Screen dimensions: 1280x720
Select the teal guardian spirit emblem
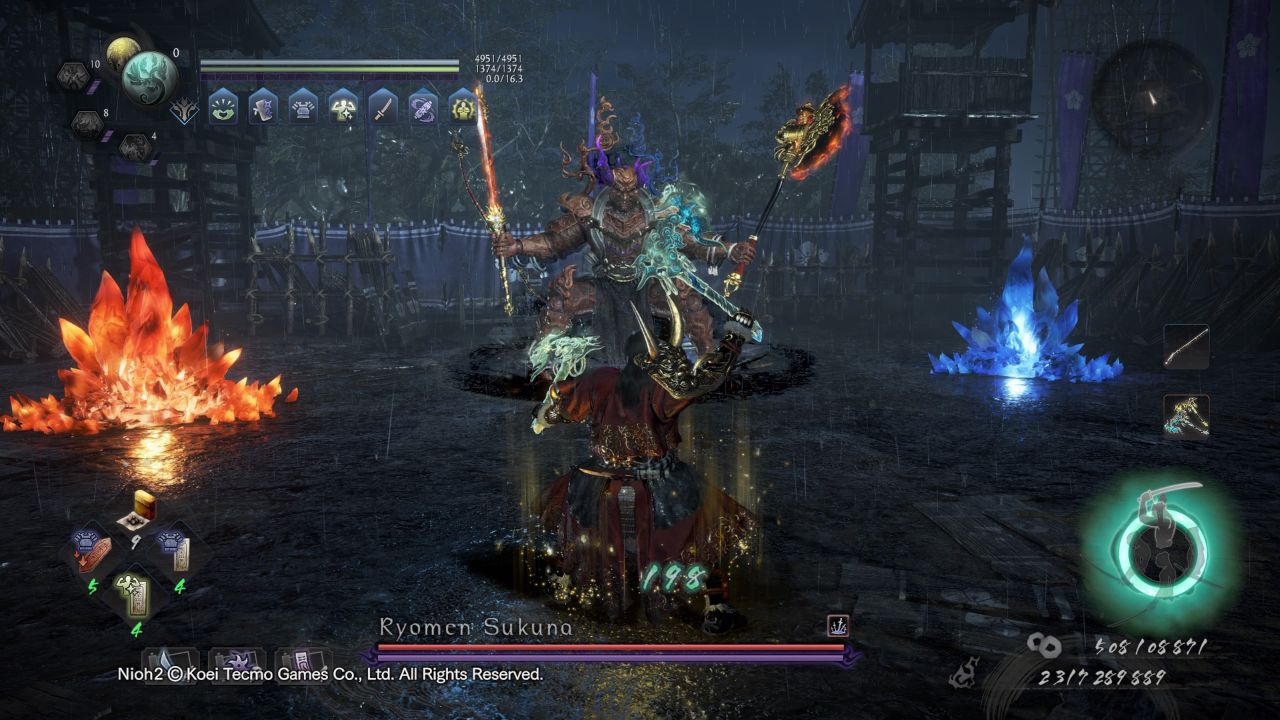point(150,76)
